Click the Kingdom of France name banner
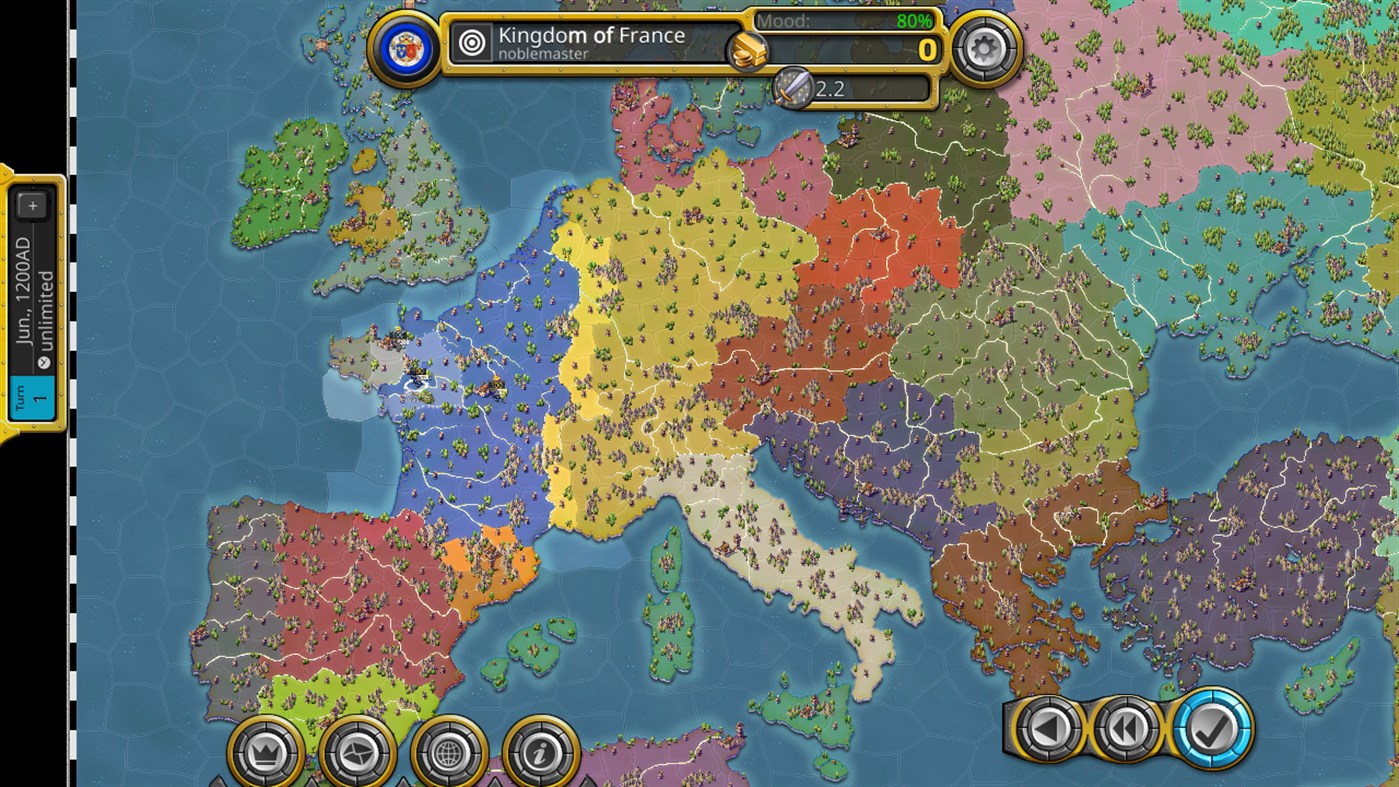 (x=590, y=35)
